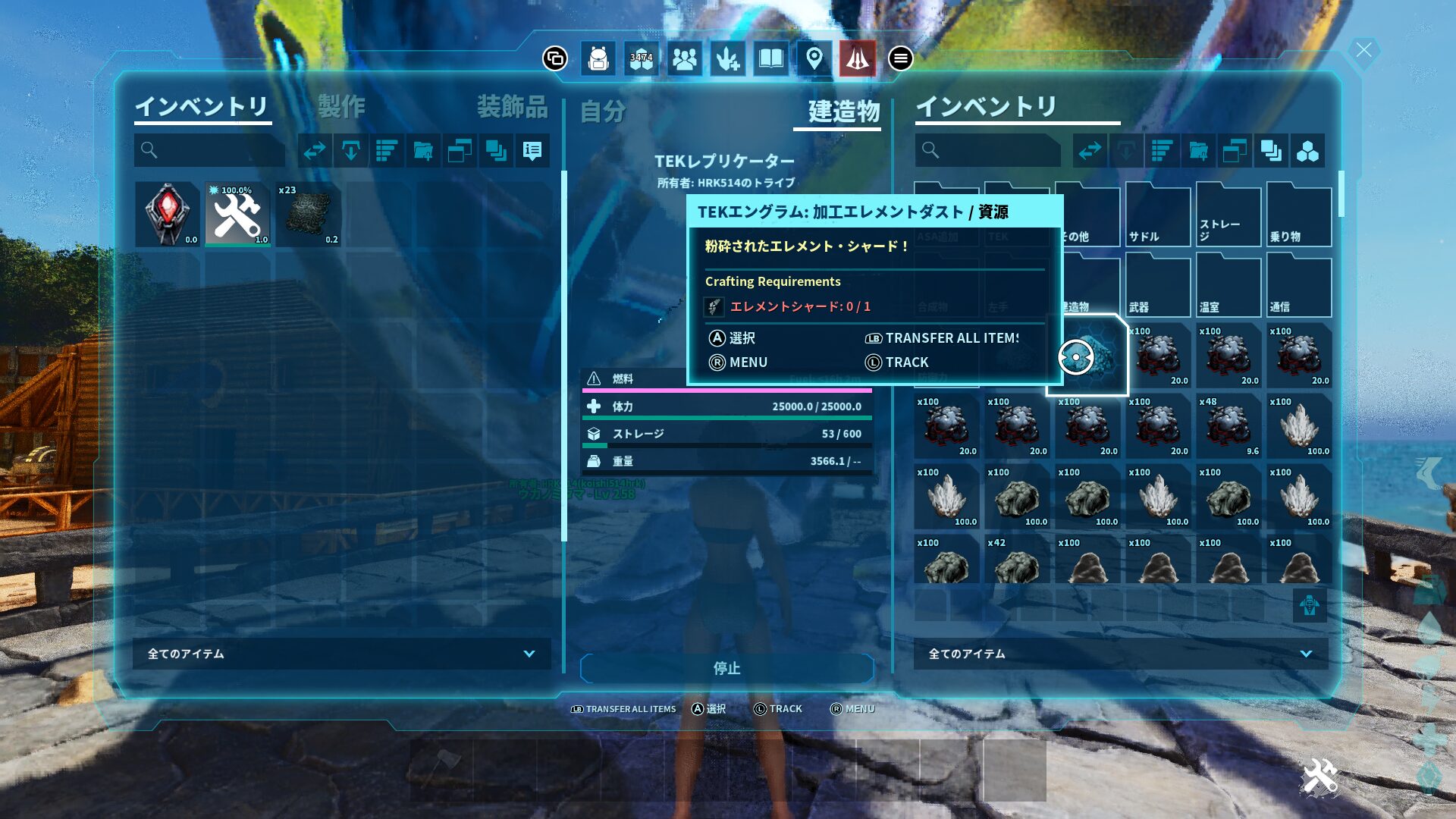Expand the right 全てのアイテム filter dropdown
Viewport: 1456px width, 819px height.
pyautogui.click(x=1120, y=654)
